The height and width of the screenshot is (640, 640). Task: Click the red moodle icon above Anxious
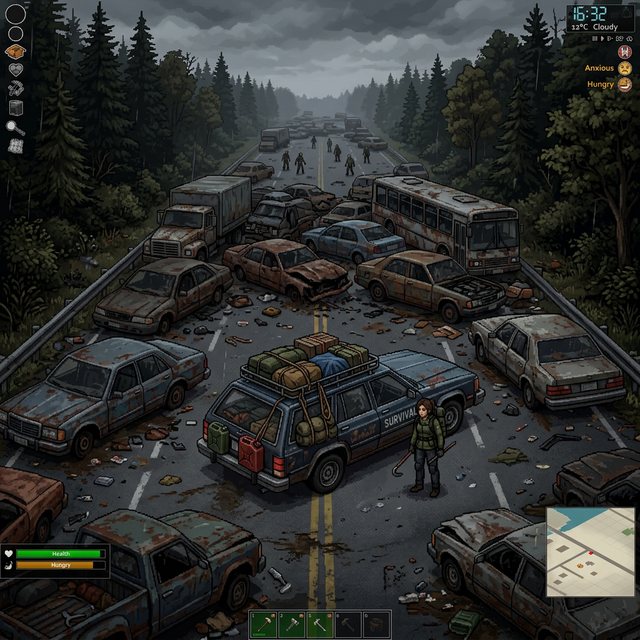point(624,50)
